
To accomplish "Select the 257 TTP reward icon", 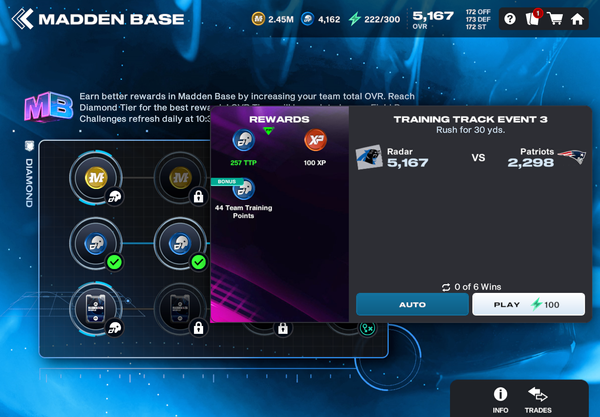I will point(244,141).
